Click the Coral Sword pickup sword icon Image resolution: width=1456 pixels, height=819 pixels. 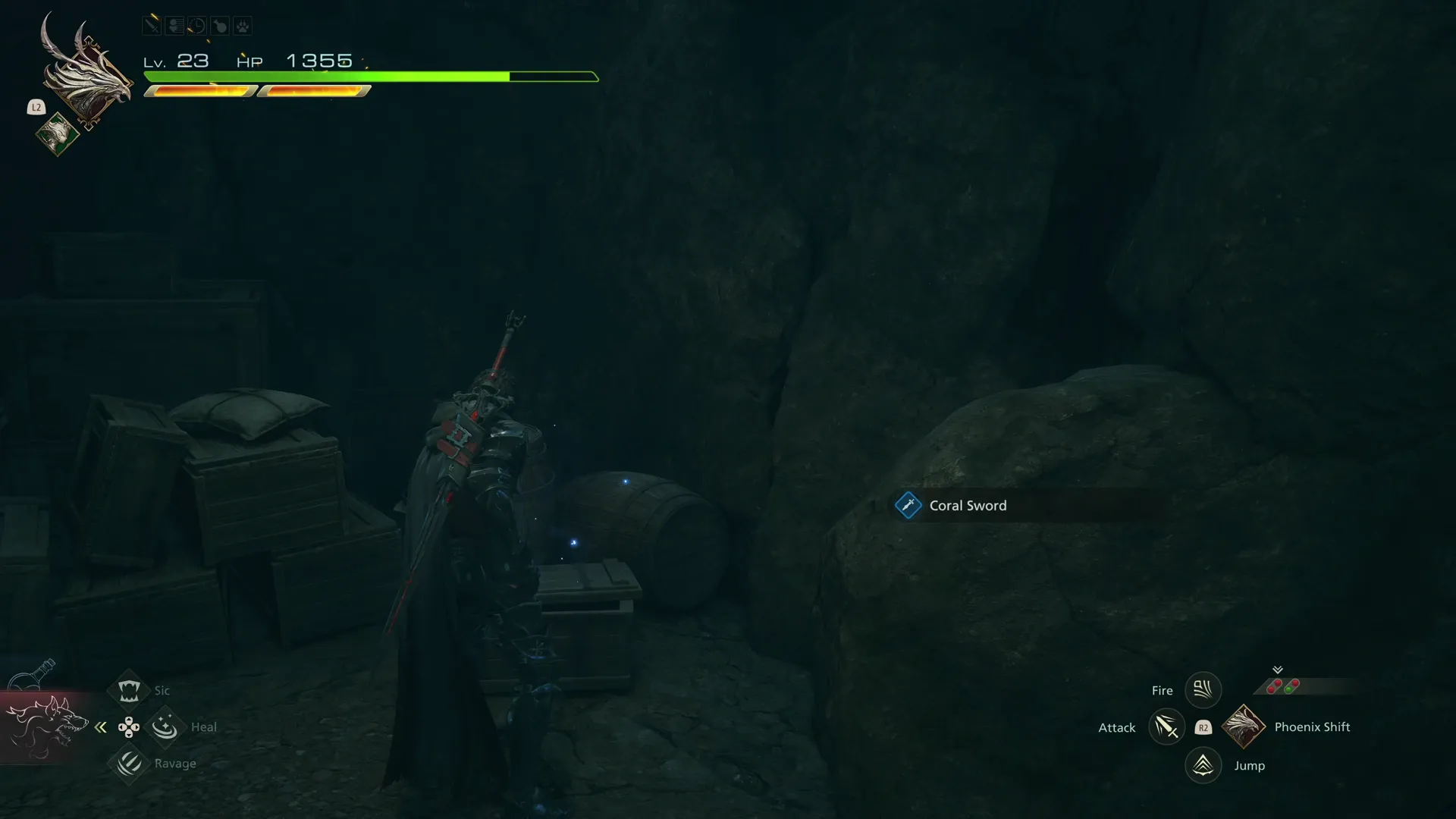point(908,505)
